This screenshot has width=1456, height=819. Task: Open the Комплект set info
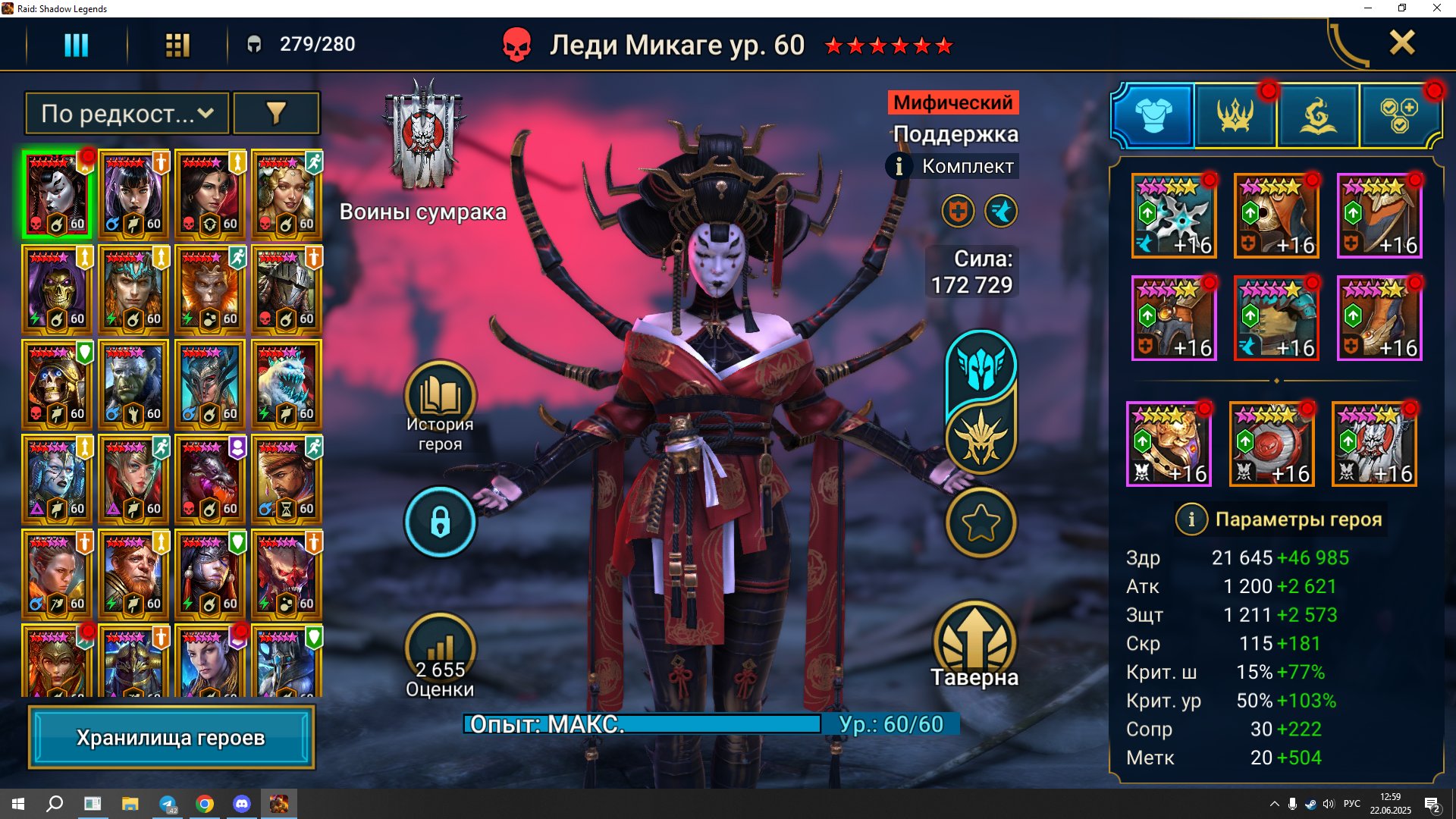(953, 166)
